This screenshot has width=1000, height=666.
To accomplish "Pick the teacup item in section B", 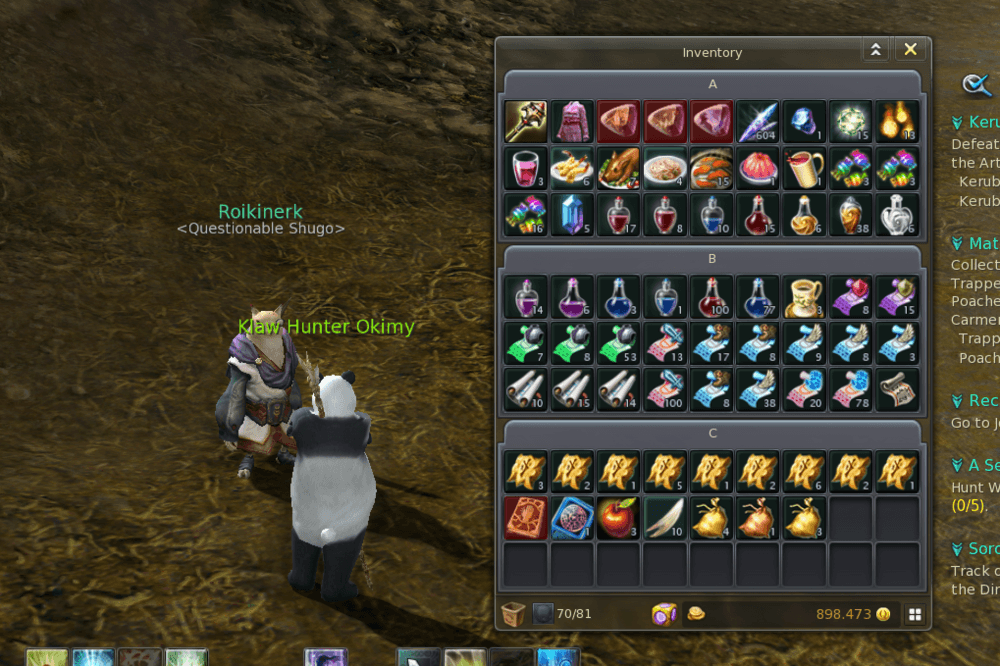I will (804, 297).
